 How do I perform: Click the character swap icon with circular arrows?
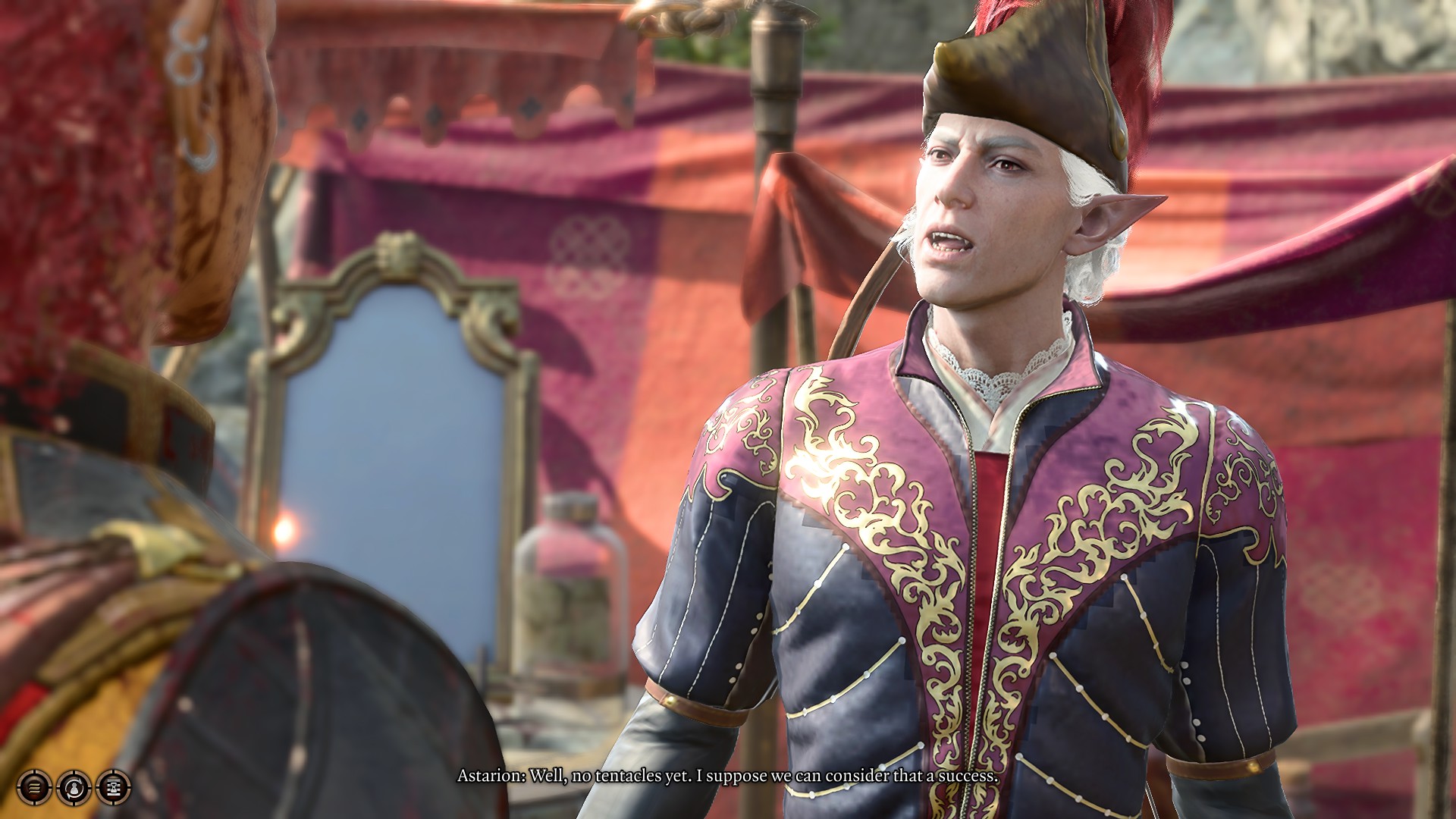[74, 788]
